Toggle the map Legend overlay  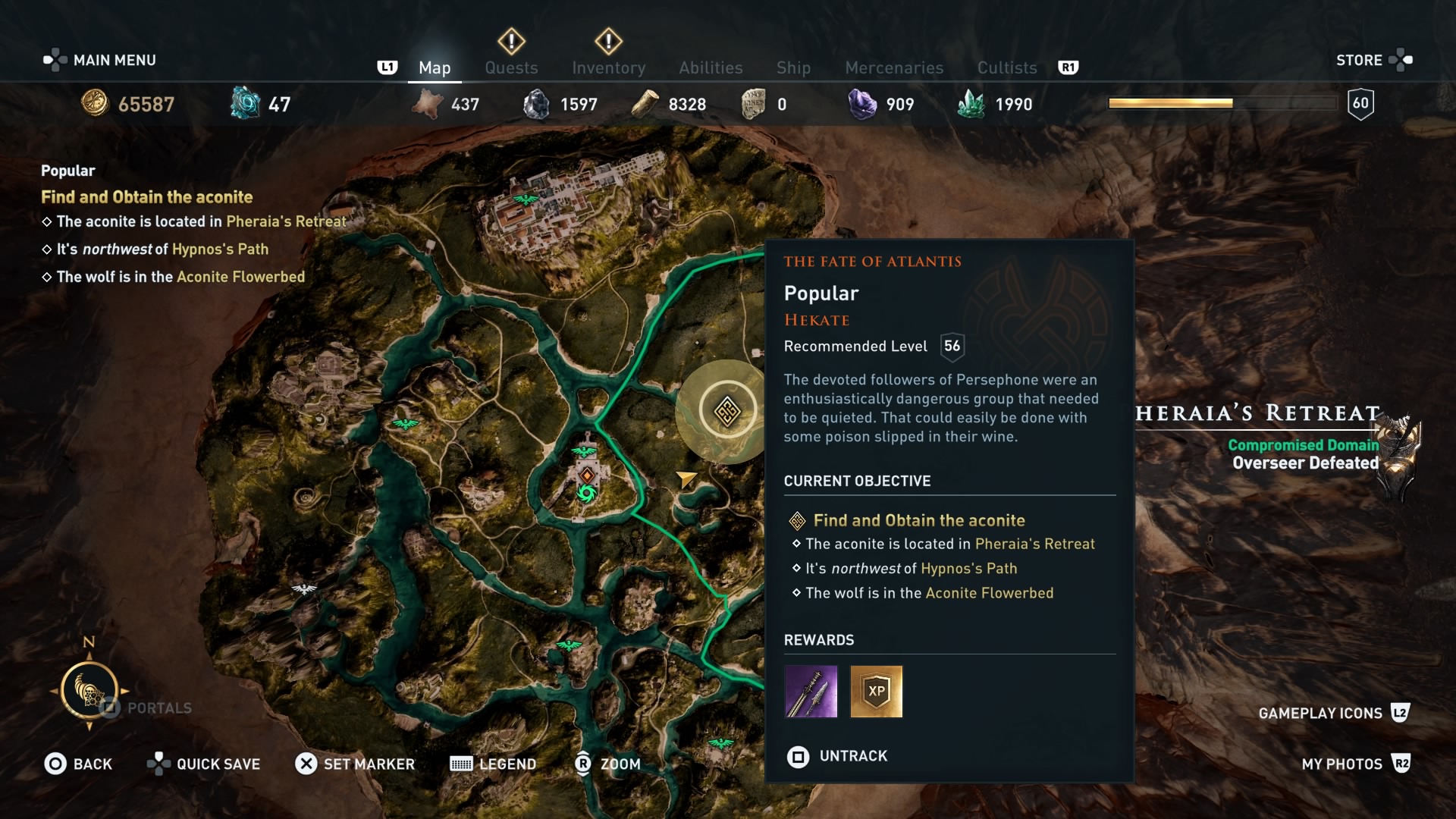coord(493,764)
